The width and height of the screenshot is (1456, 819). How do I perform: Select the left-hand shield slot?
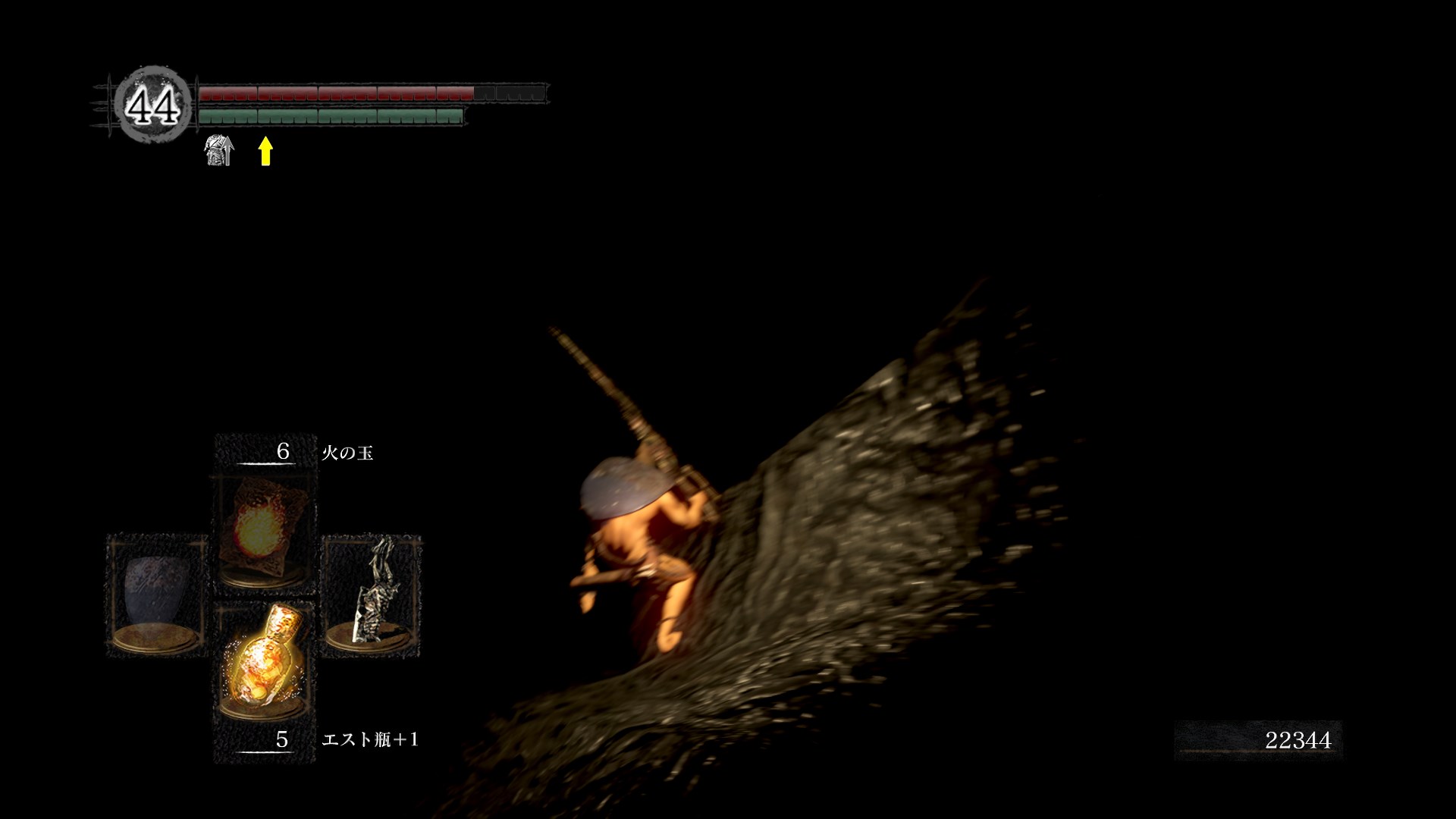[x=157, y=595]
